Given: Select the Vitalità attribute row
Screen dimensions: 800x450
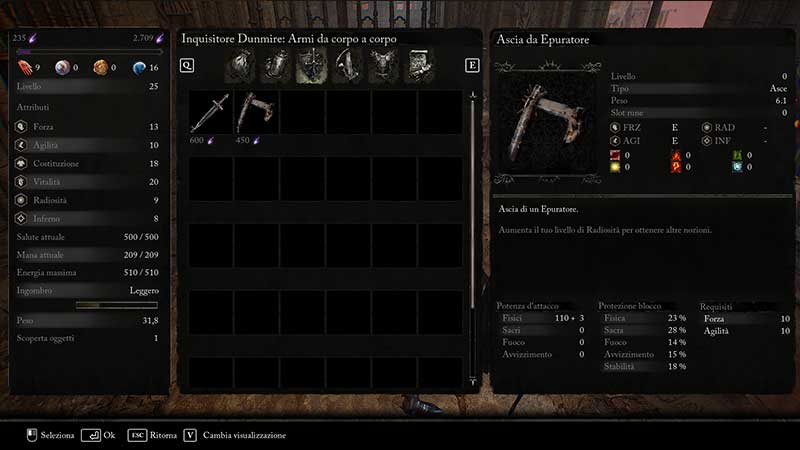Looking at the screenshot, I should point(87,181).
